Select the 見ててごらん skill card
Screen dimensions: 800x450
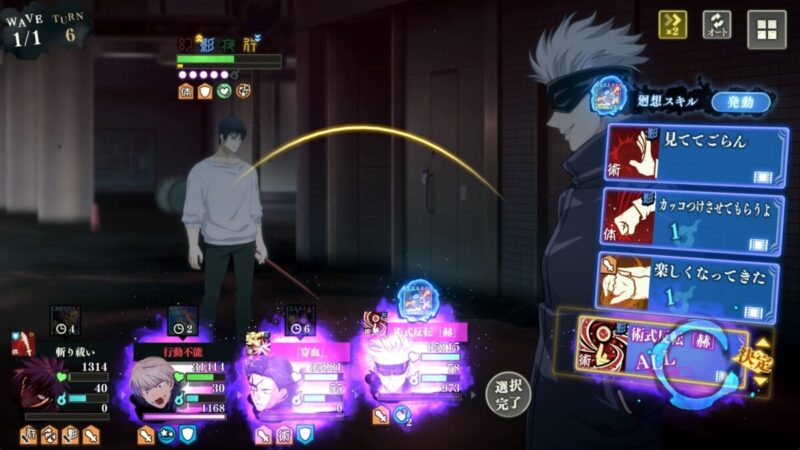point(696,154)
